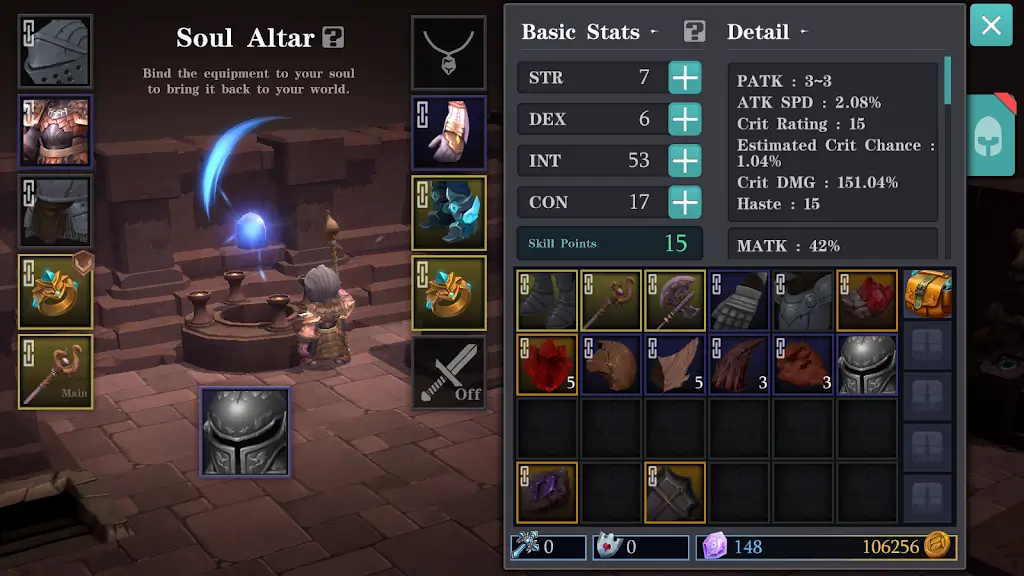Viewport: 1024px width, 576px height.
Task: Add a skill point to CON
Action: (x=685, y=202)
